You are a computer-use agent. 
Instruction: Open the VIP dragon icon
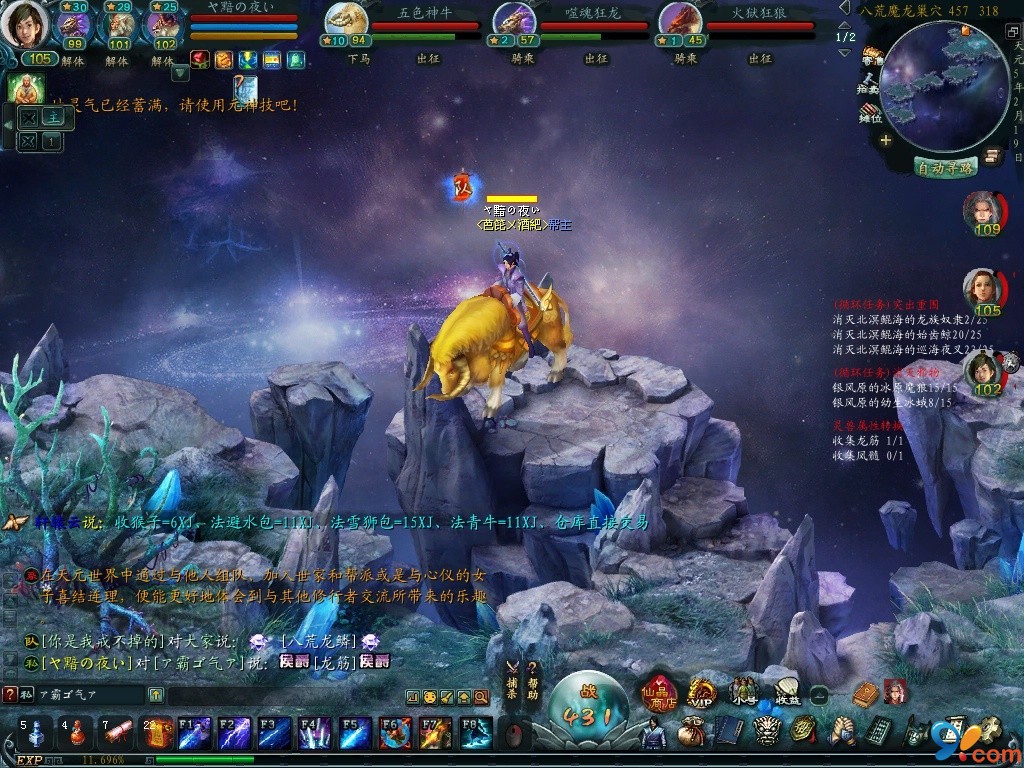(x=701, y=692)
